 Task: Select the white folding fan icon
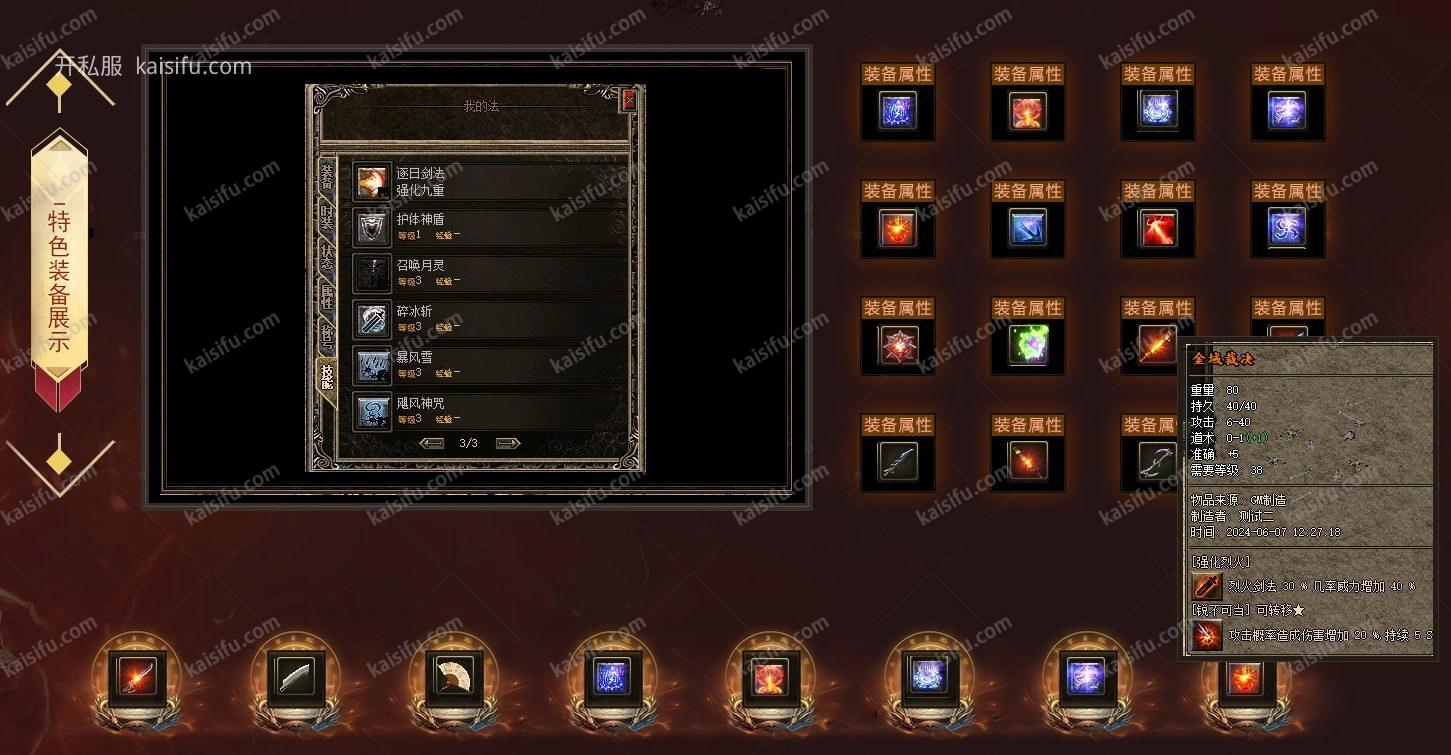[455, 679]
